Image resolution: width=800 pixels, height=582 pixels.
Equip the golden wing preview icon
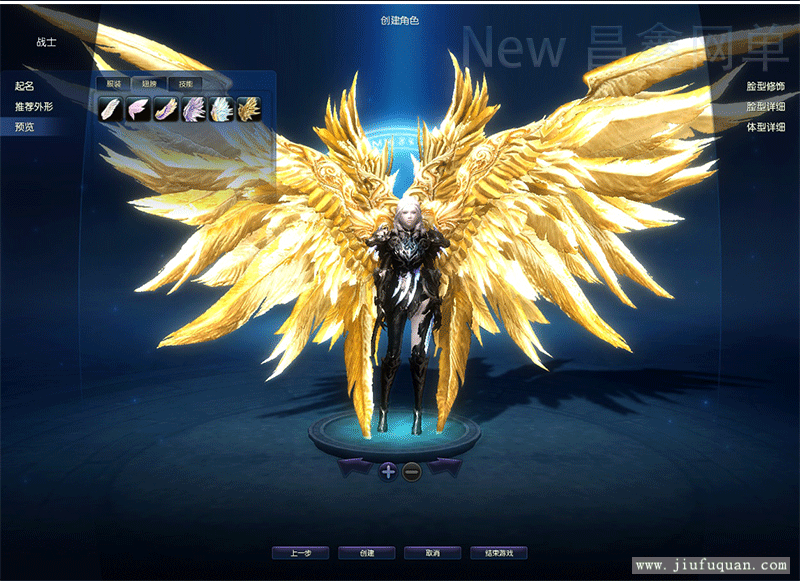(x=249, y=108)
